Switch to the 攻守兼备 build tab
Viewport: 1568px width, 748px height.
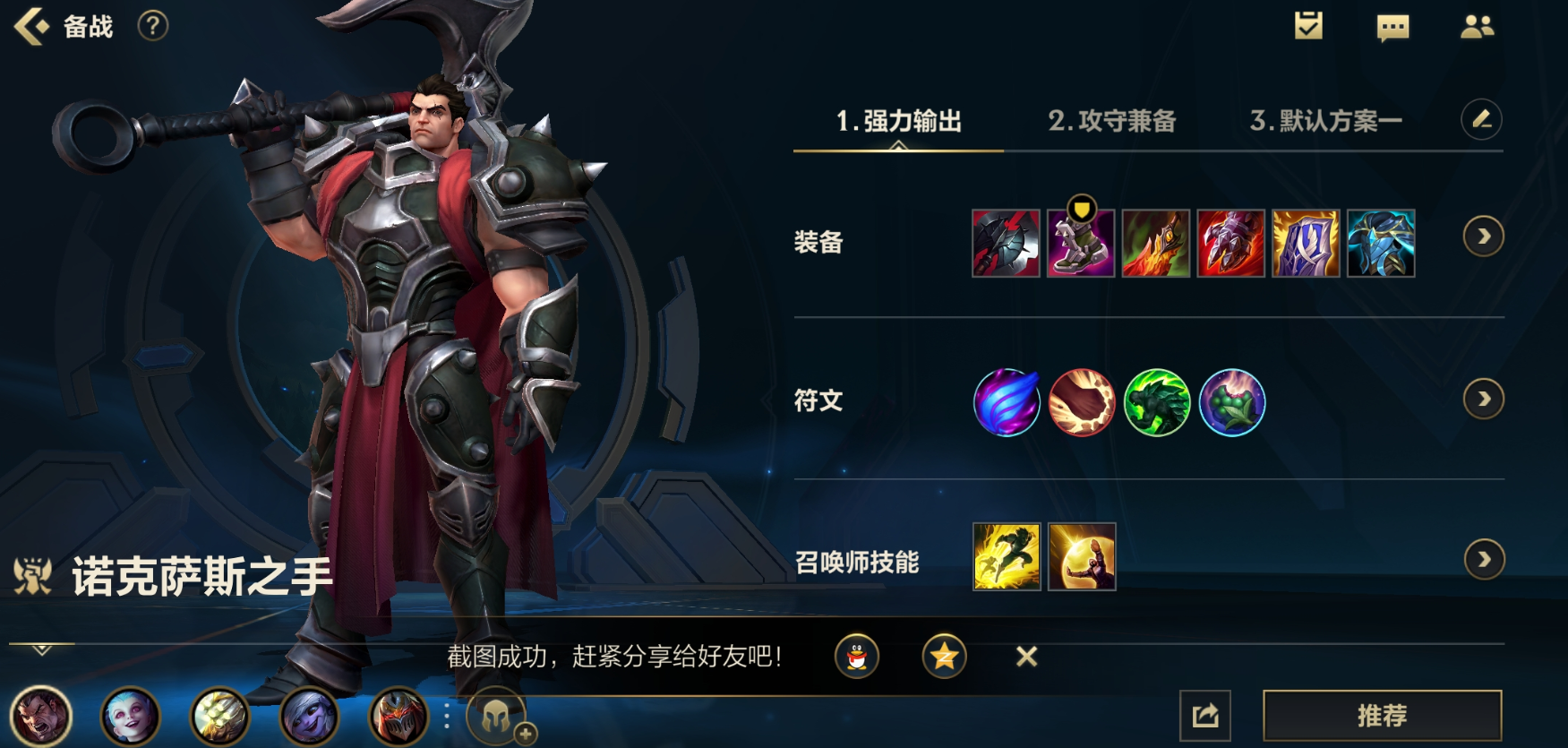point(1114,120)
